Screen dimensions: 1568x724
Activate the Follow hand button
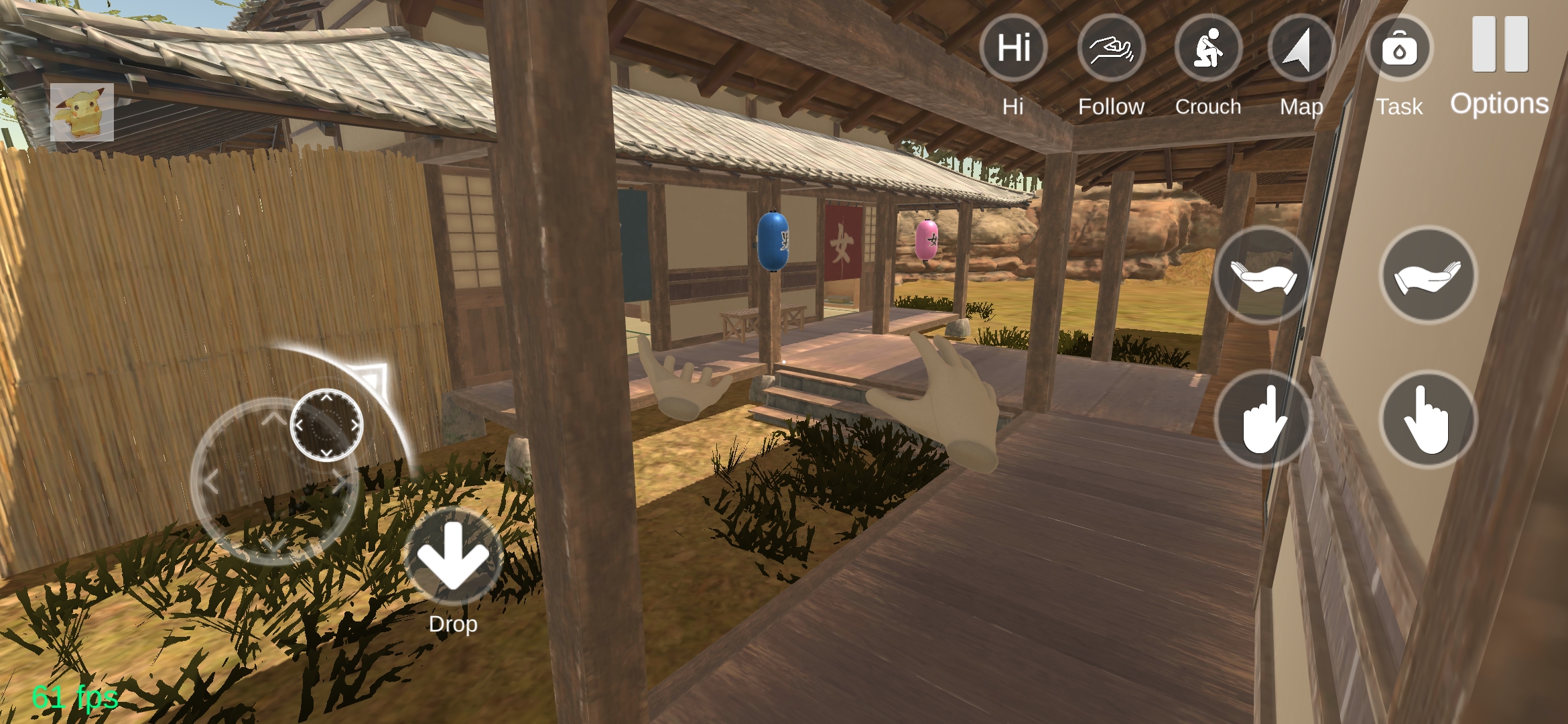(1111, 48)
